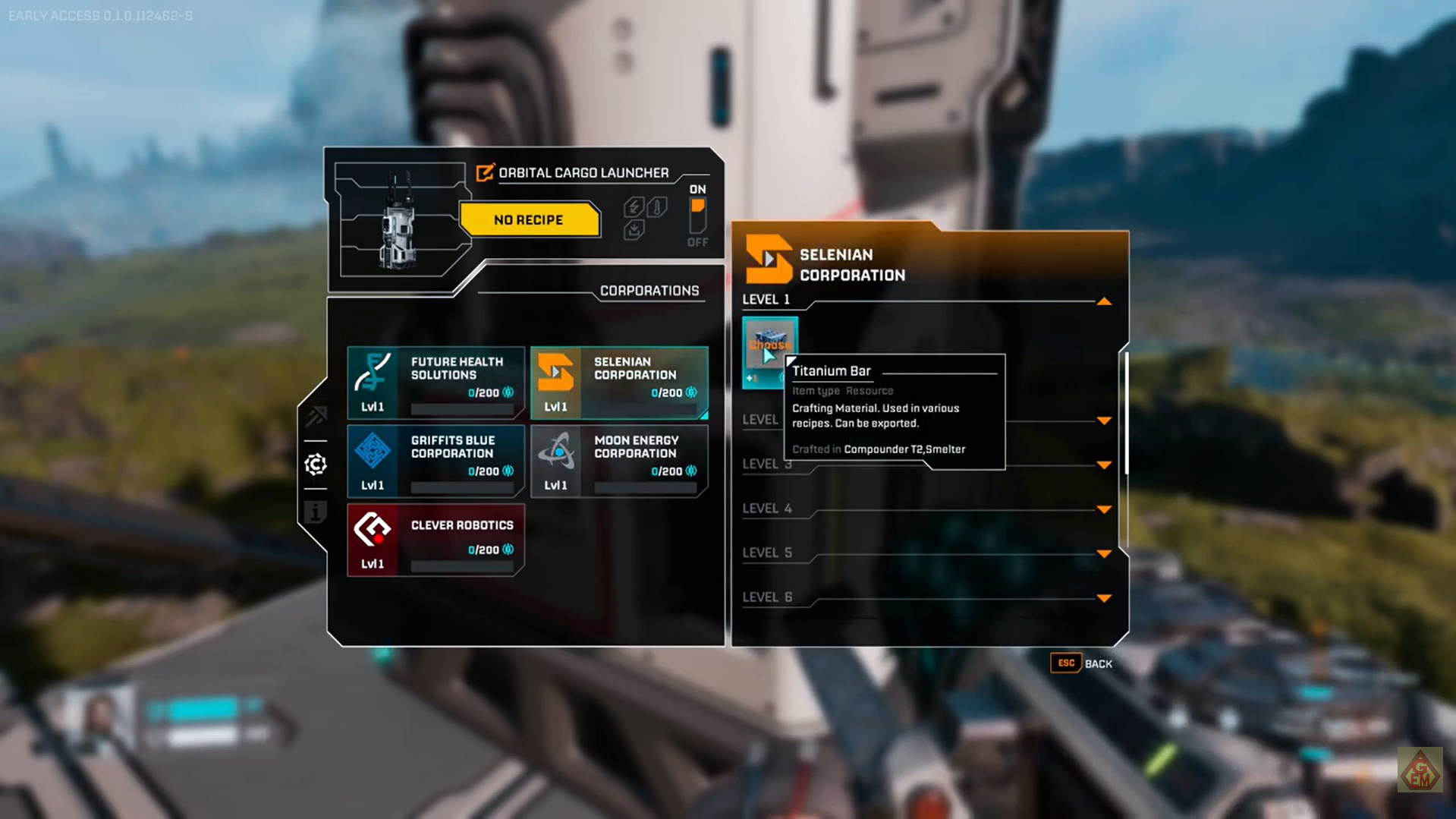The image size is (1456, 819).
Task: Choose the Titanium Bar recipe slot
Action: [769, 351]
